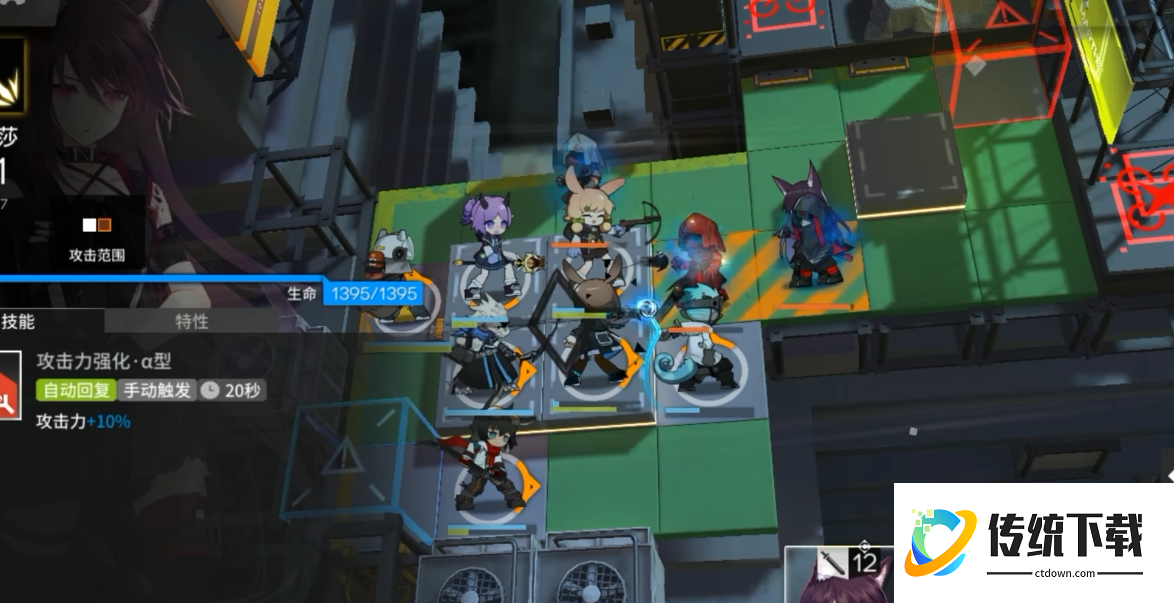Image resolution: width=1174 pixels, height=603 pixels.
Task: Switch to the 特性 tab
Action: (x=191, y=321)
